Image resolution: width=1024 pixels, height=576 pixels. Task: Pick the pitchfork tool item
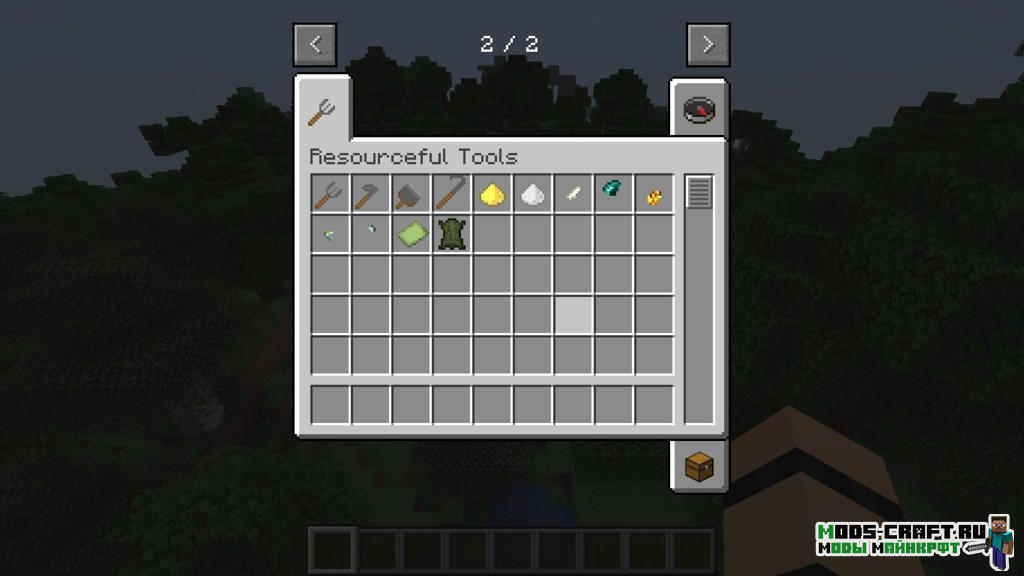[331, 194]
